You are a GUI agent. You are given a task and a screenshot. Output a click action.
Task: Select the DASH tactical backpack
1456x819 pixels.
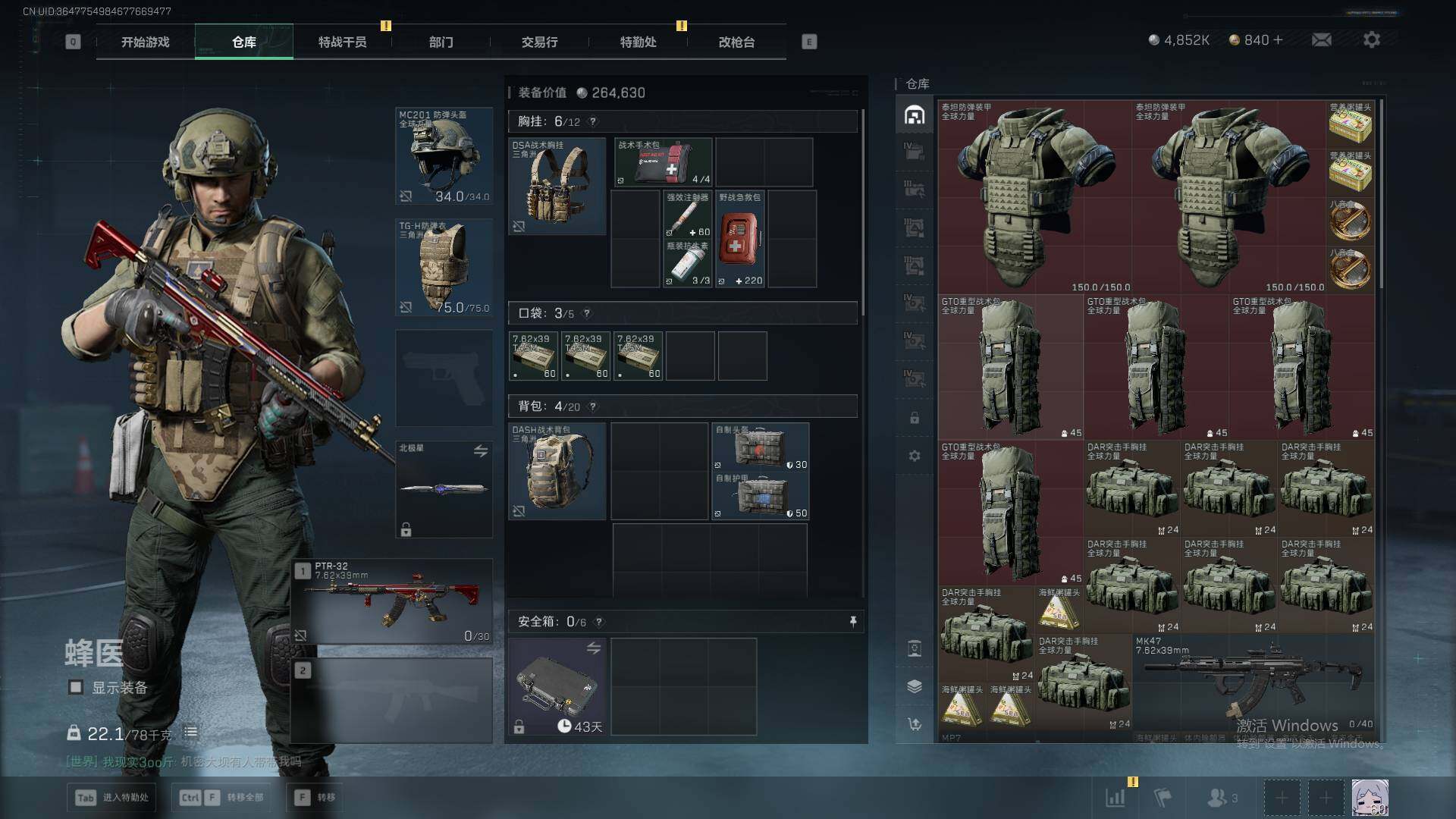pyautogui.click(x=557, y=471)
